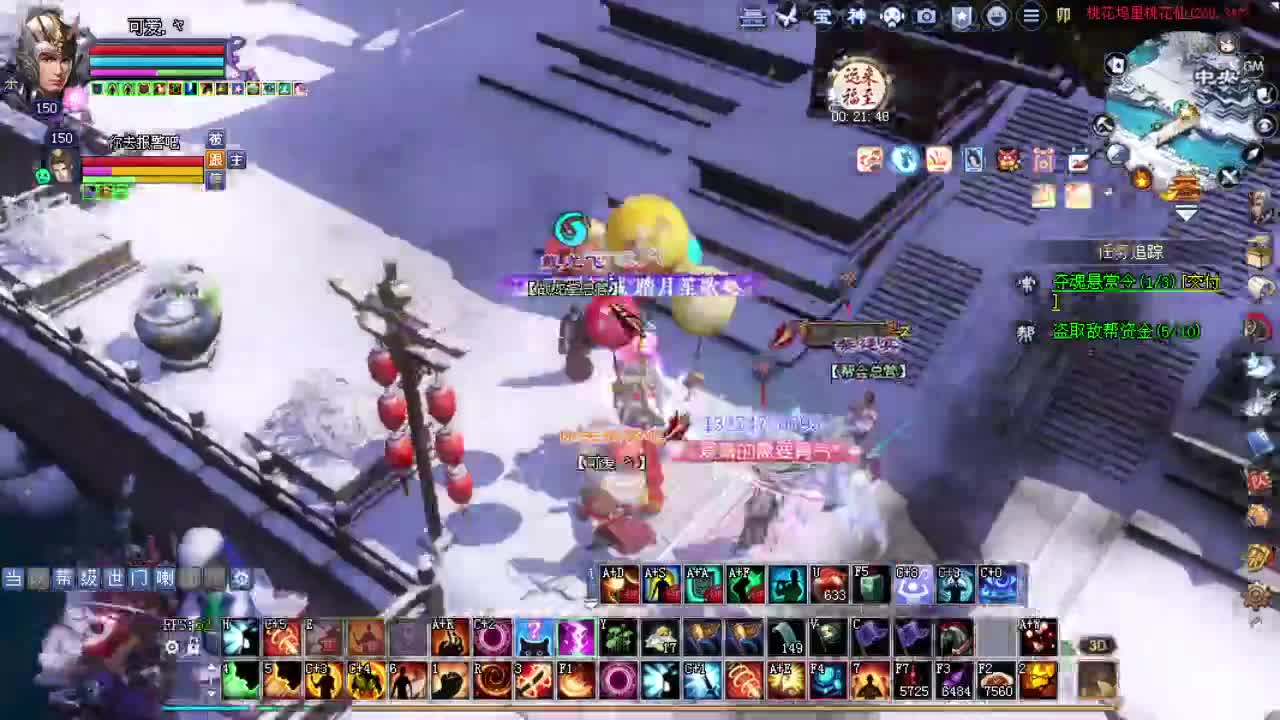Switch to the 世 world chat tab
The height and width of the screenshot is (720, 1280).
(x=113, y=578)
